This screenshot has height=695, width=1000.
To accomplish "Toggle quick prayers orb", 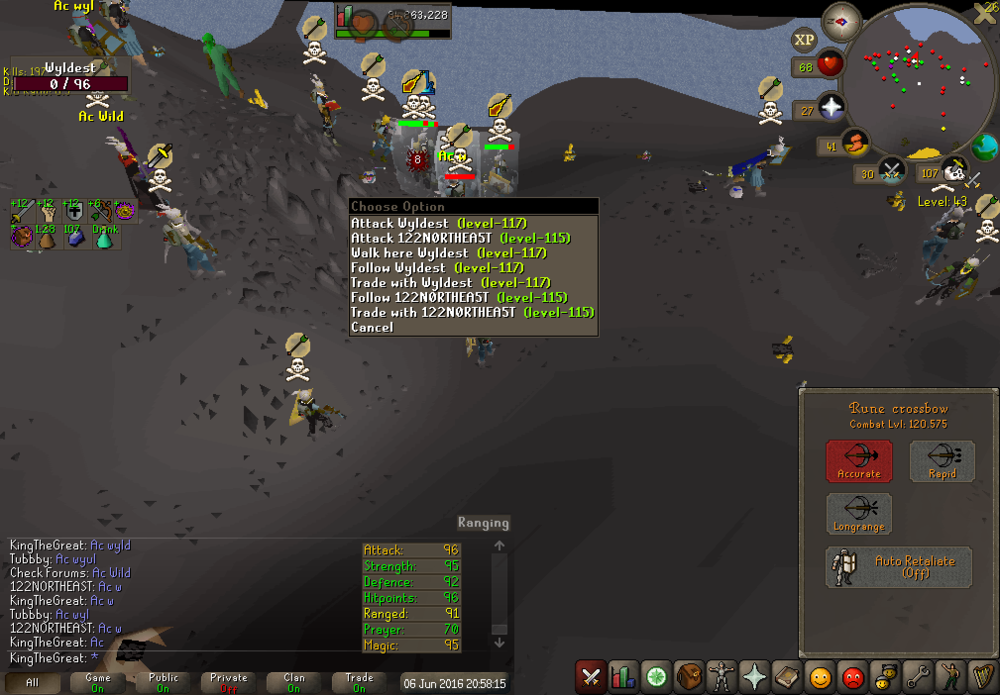I will click(x=831, y=106).
